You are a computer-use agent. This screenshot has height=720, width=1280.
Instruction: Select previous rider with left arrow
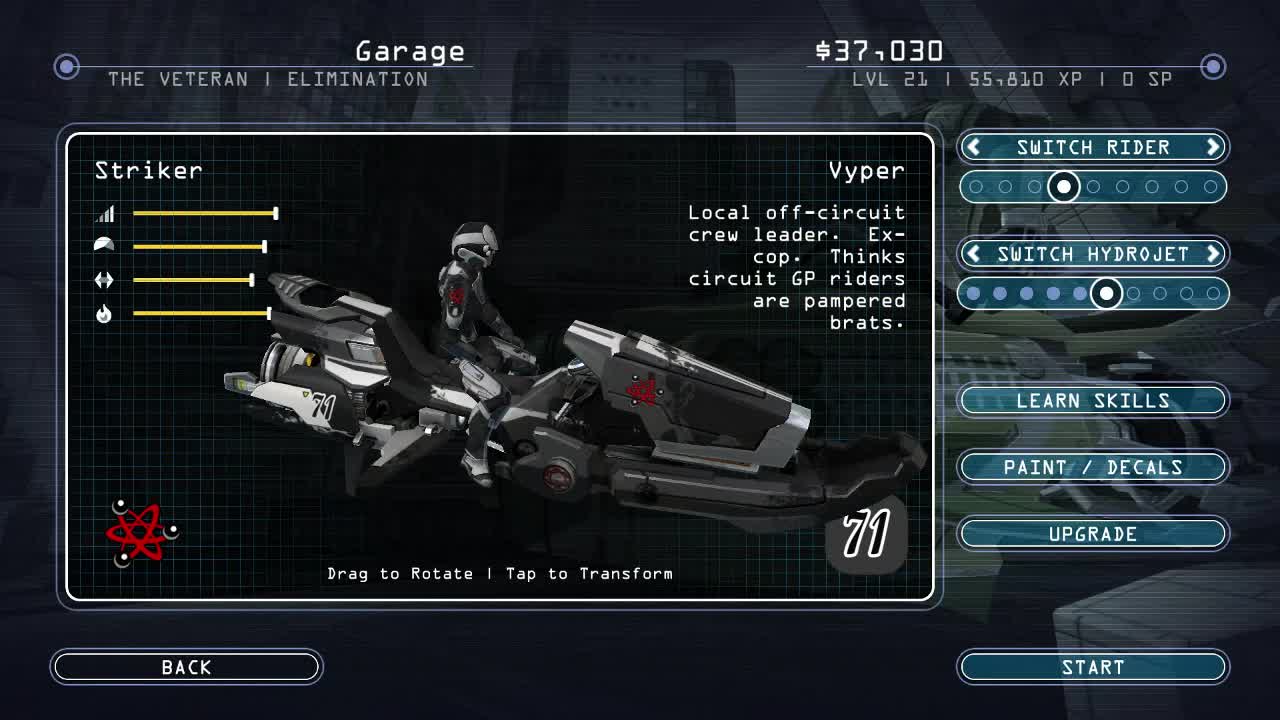point(973,147)
